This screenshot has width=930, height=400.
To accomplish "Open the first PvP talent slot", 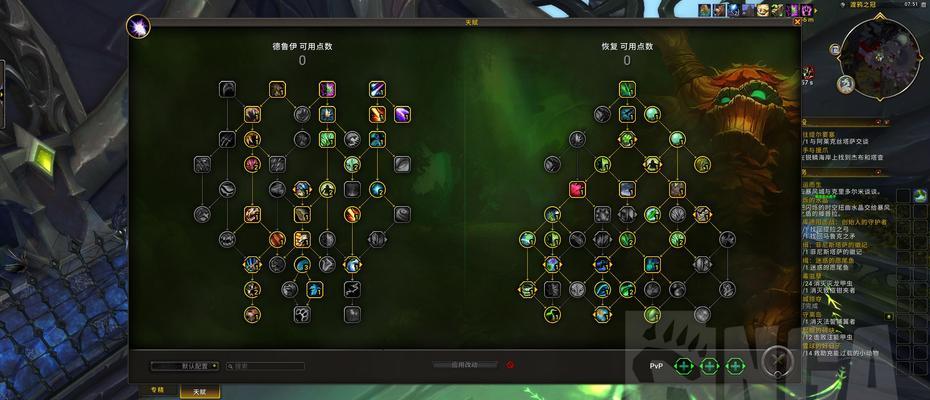I will click(x=684, y=366).
